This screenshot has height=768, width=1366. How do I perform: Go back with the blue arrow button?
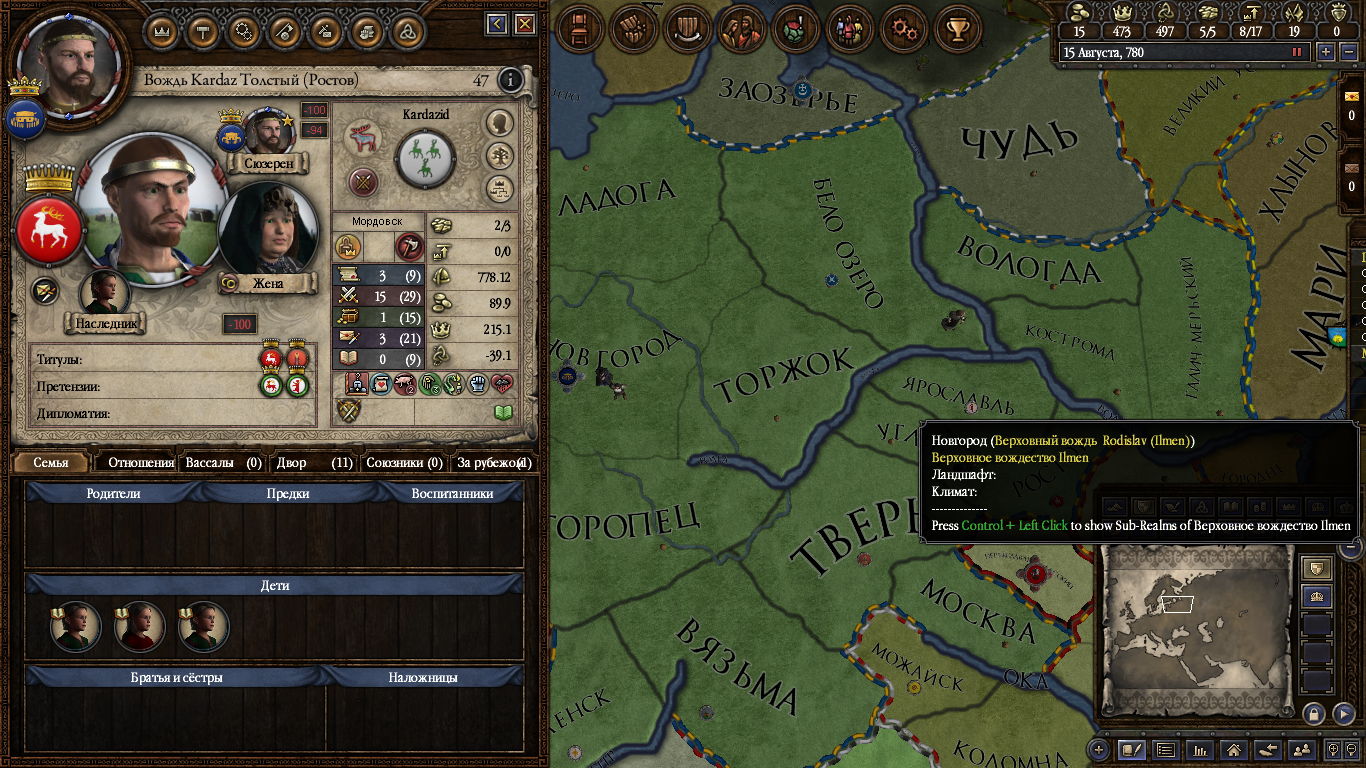tap(497, 24)
